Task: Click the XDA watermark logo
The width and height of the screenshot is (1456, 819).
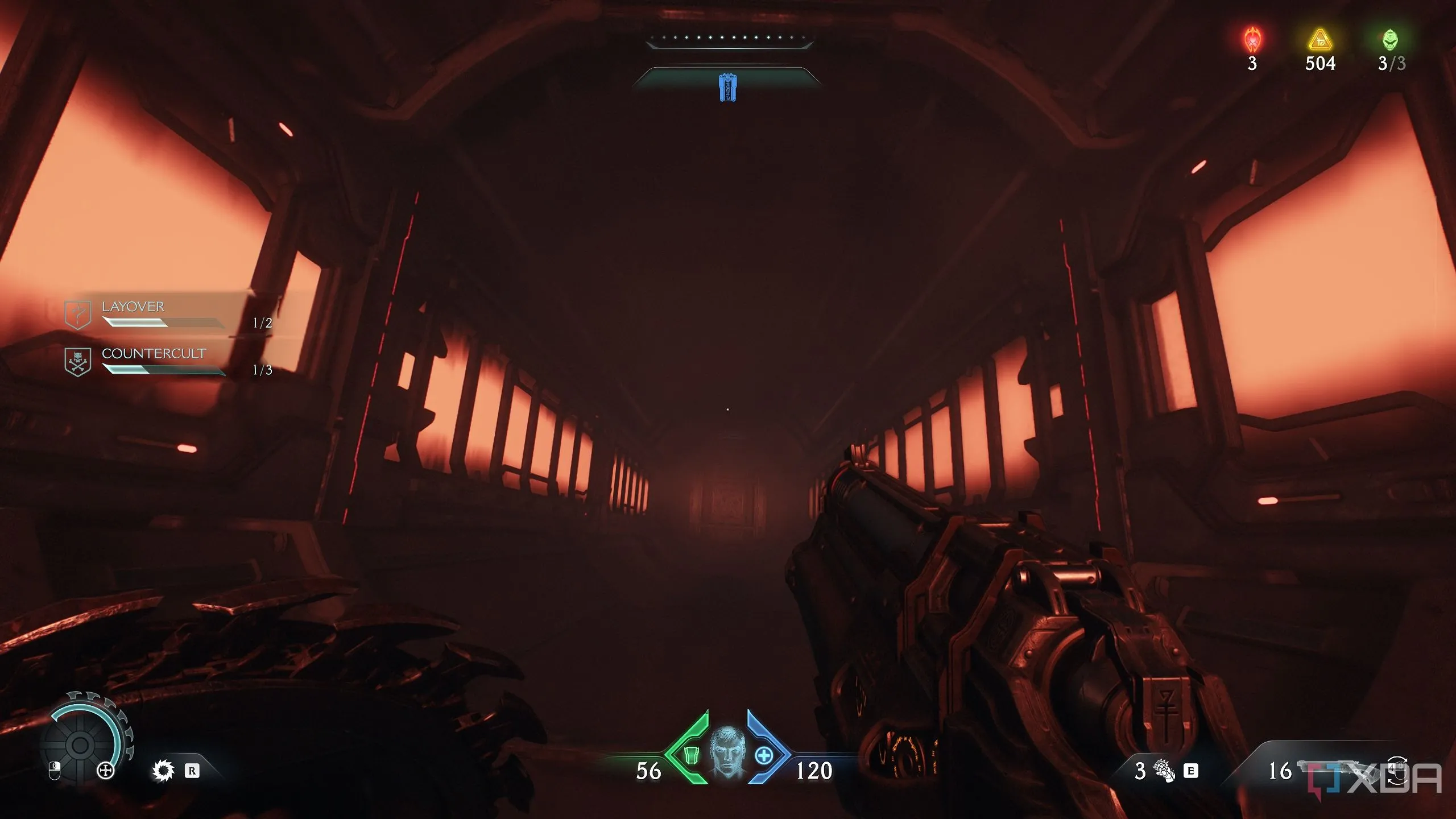Action: tap(1375, 778)
